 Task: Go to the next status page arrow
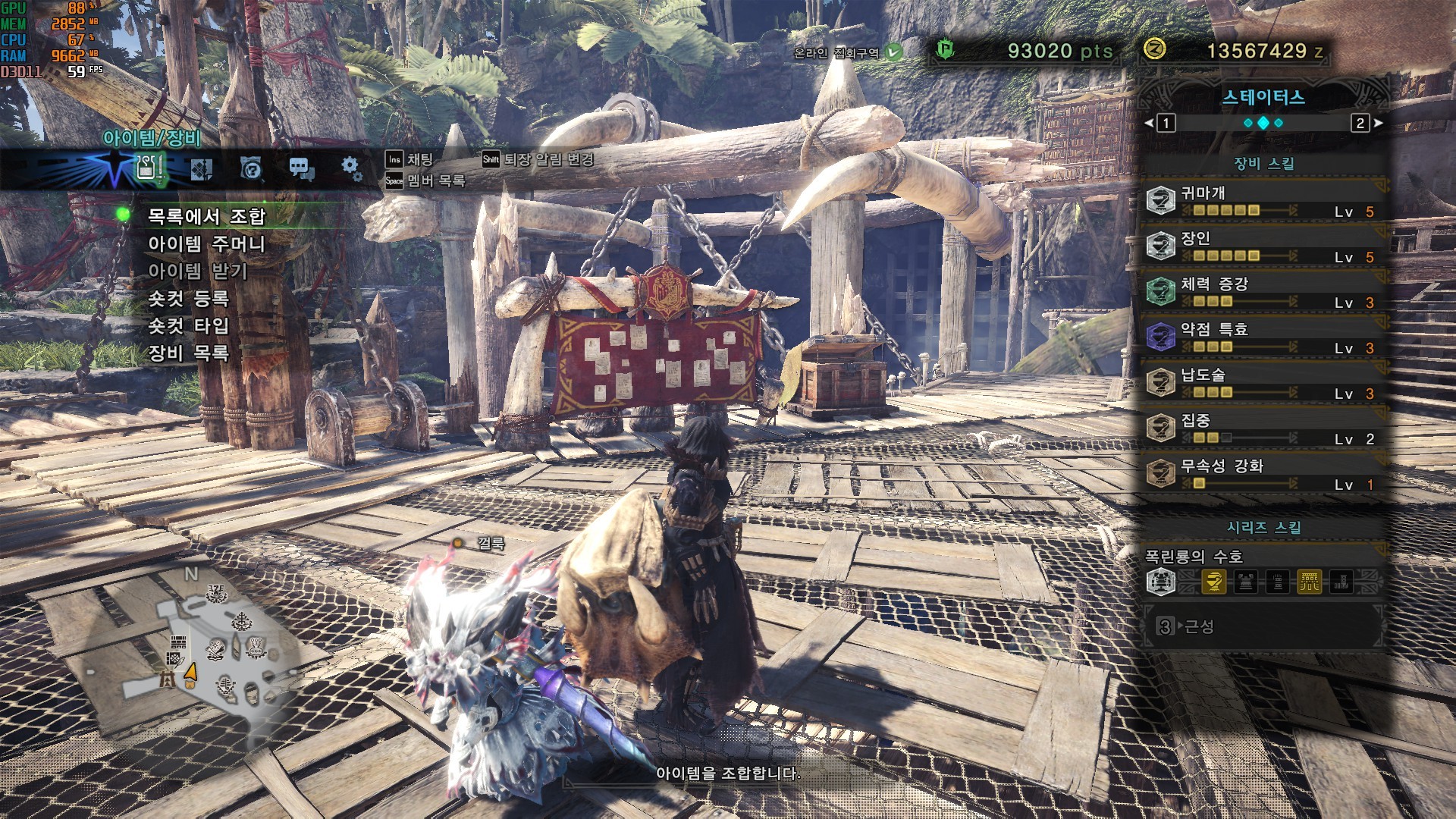[x=1377, y=123]
